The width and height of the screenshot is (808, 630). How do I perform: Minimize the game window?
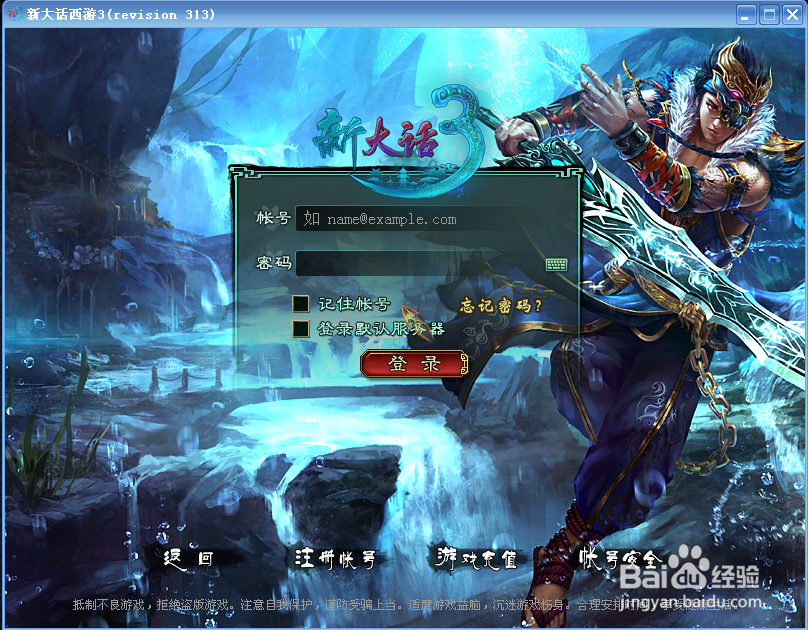pyautogui.click(x=746, y=14)
